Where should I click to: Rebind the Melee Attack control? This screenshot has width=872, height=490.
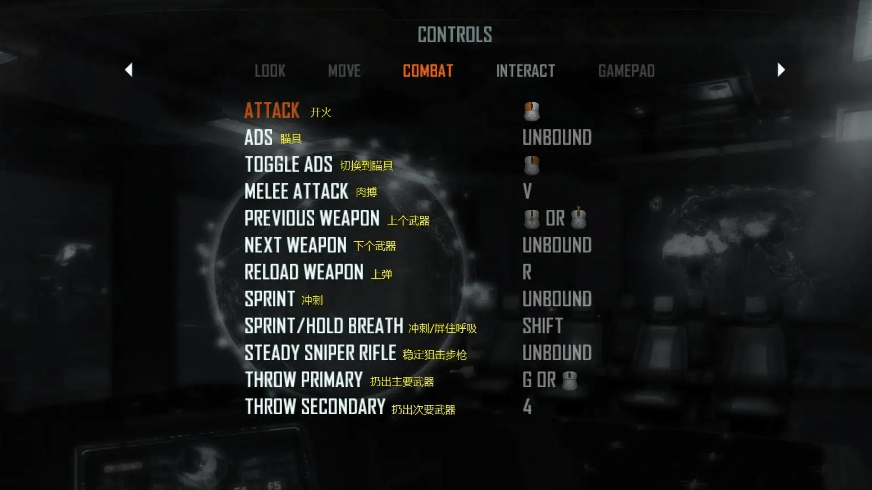pos(296,192)
